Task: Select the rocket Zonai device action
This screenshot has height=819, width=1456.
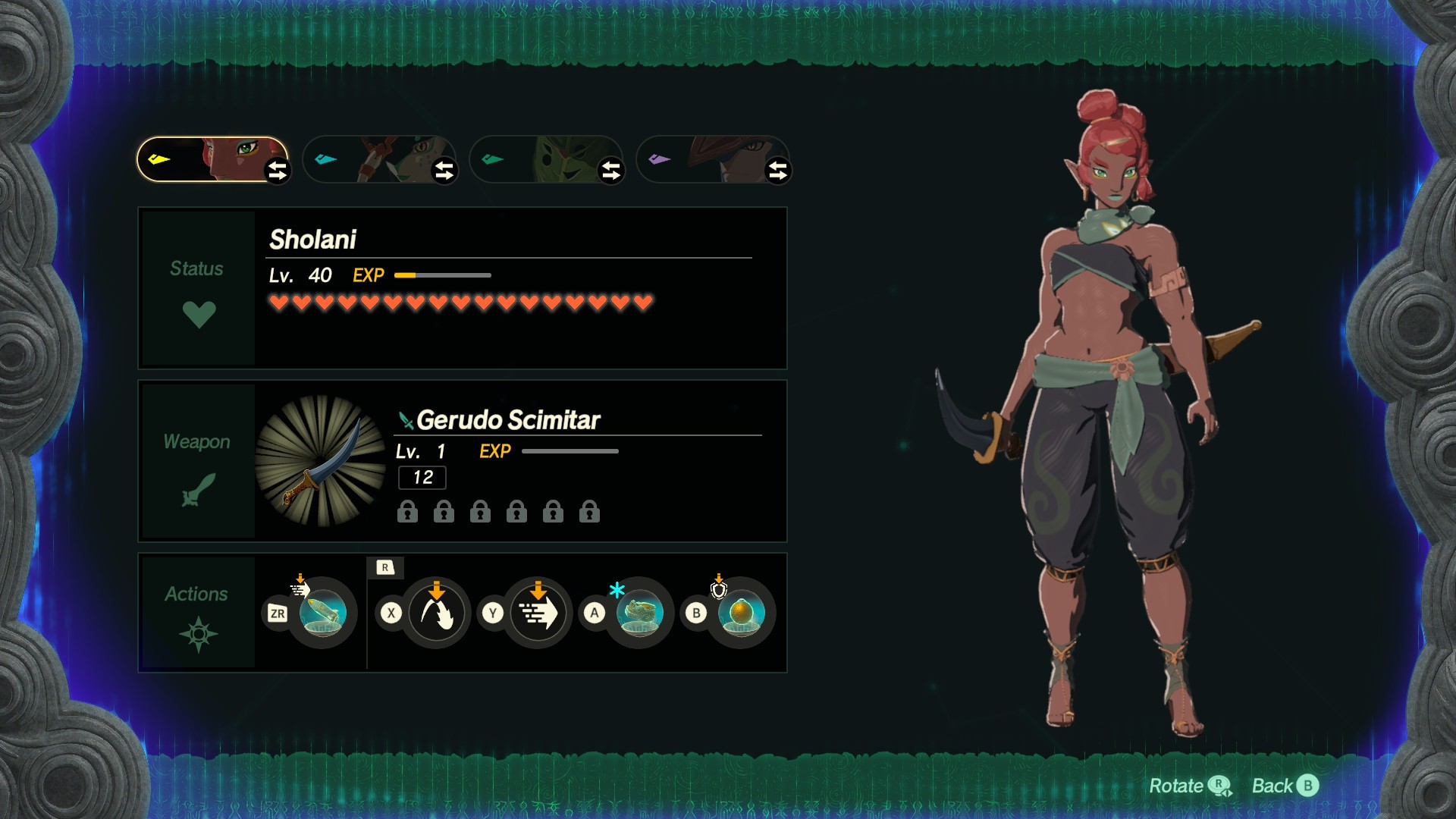Action: [323, 613]
